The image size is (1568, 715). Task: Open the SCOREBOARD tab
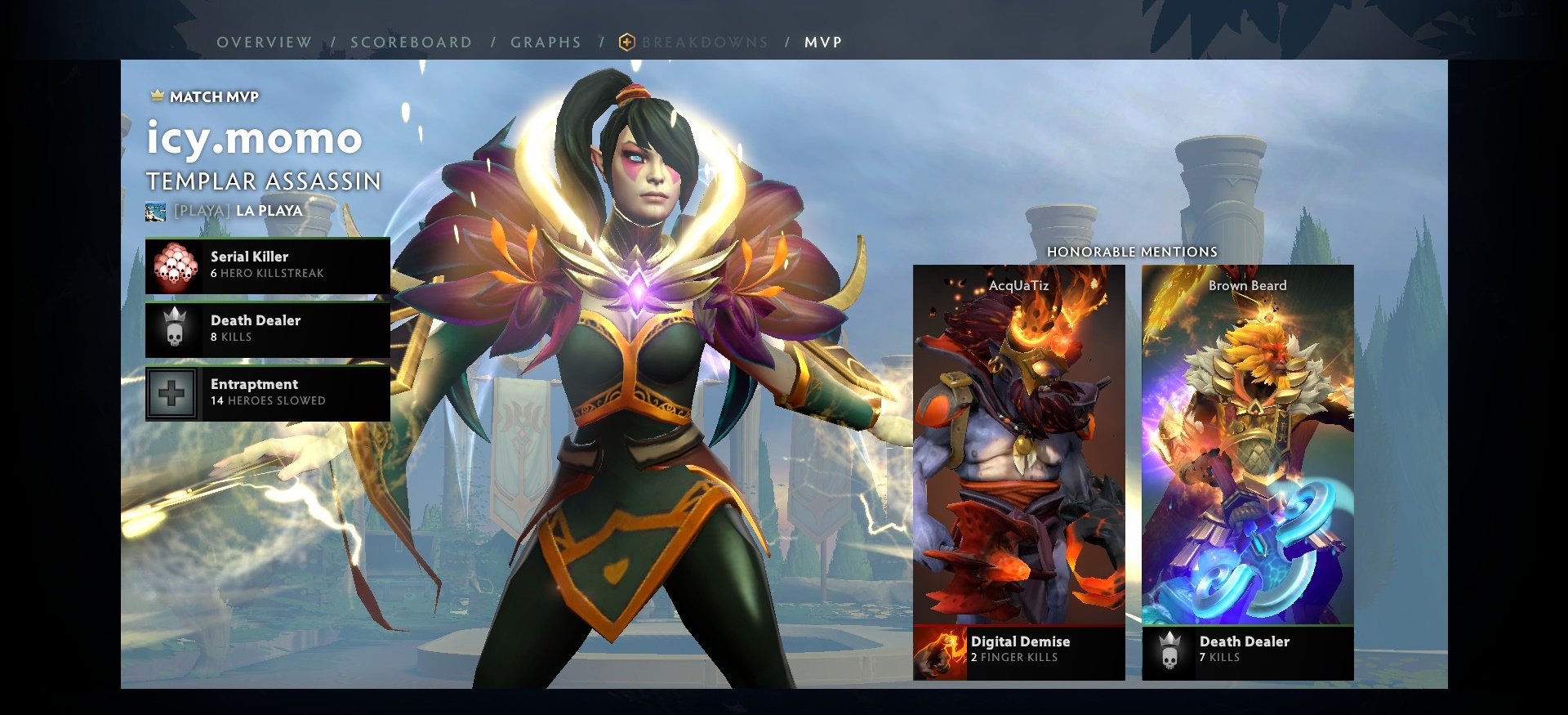[411, 42]
